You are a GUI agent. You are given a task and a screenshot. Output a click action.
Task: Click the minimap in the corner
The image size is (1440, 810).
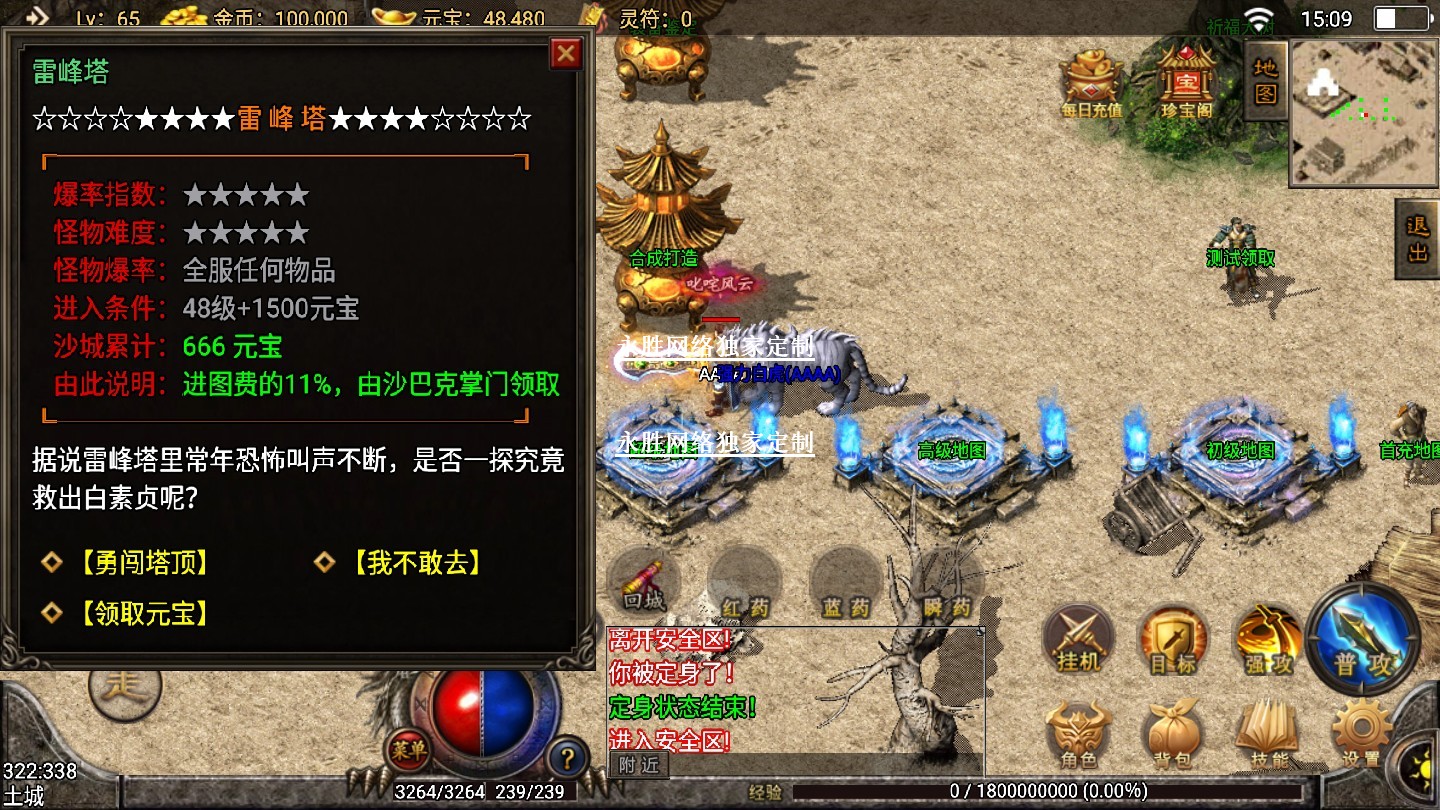1364,112
